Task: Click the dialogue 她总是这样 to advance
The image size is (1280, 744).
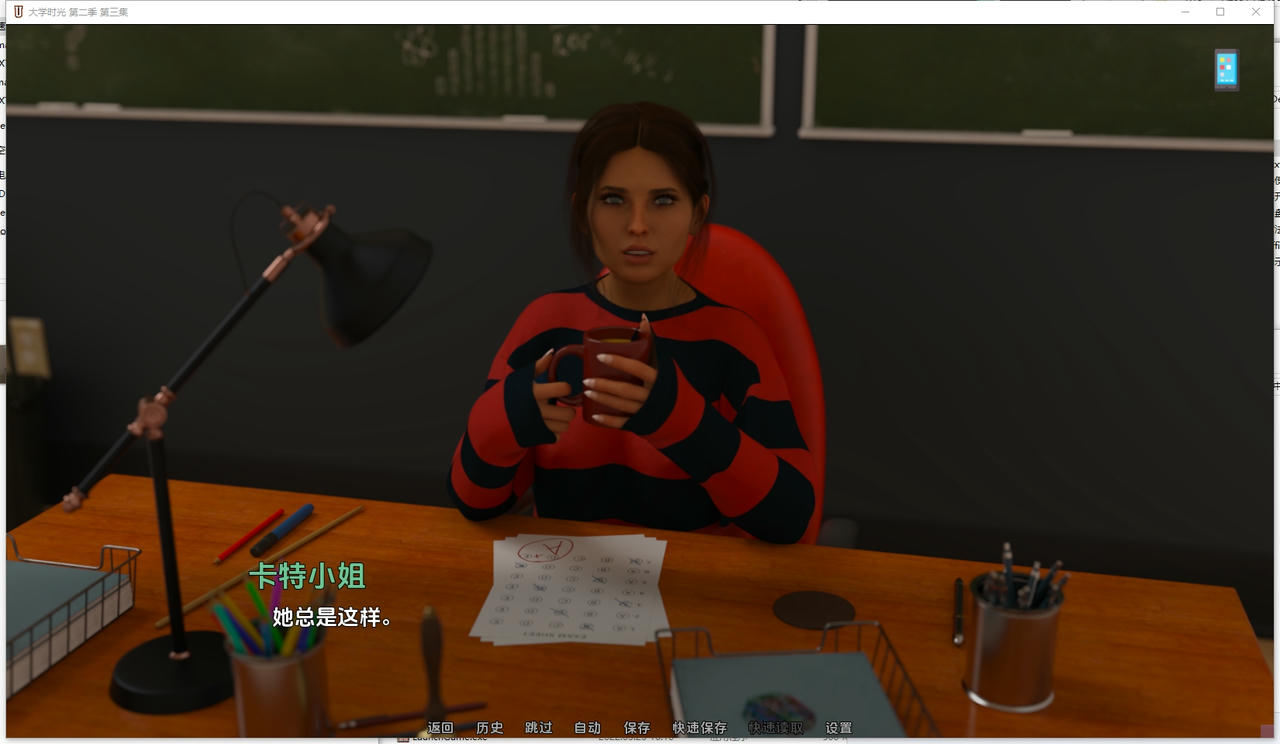Action: pos(331,618)
